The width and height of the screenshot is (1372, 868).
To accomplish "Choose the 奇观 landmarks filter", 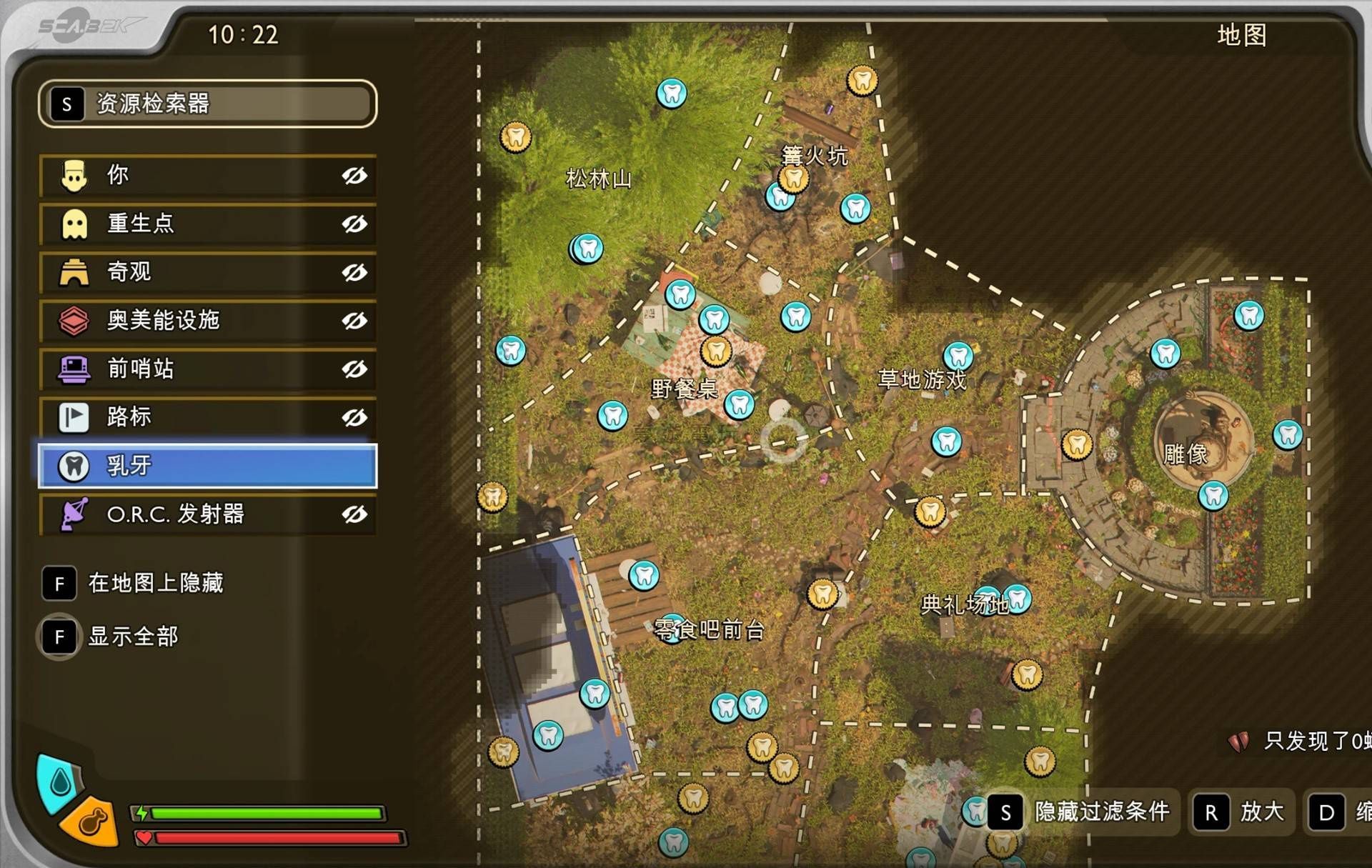I will [x=207, y=272].
